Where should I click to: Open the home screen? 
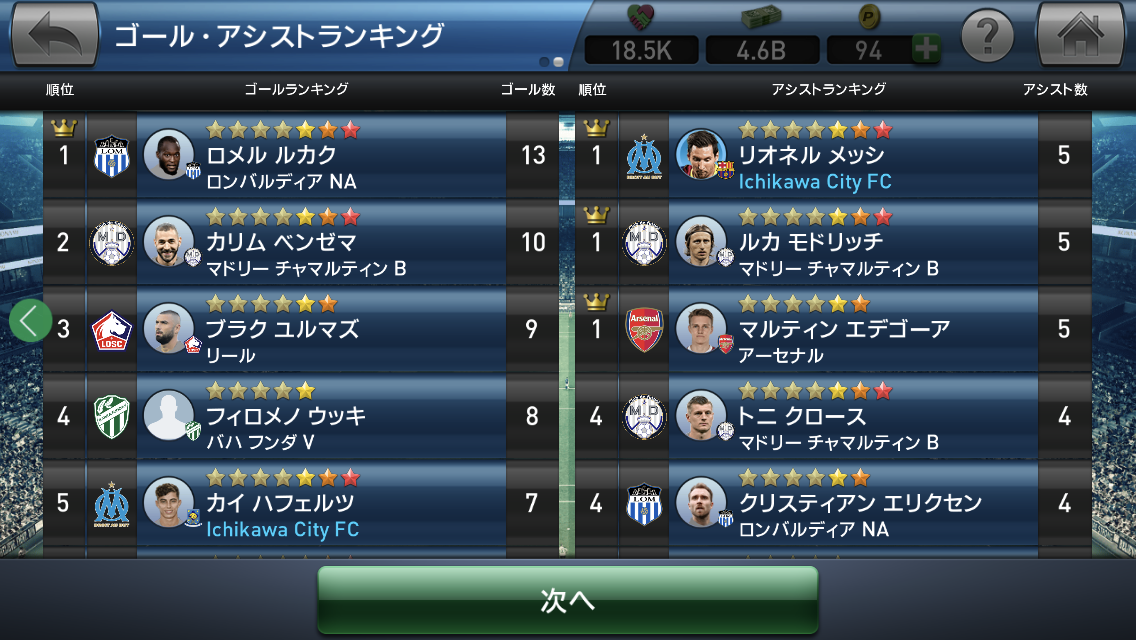[1080, 35]
